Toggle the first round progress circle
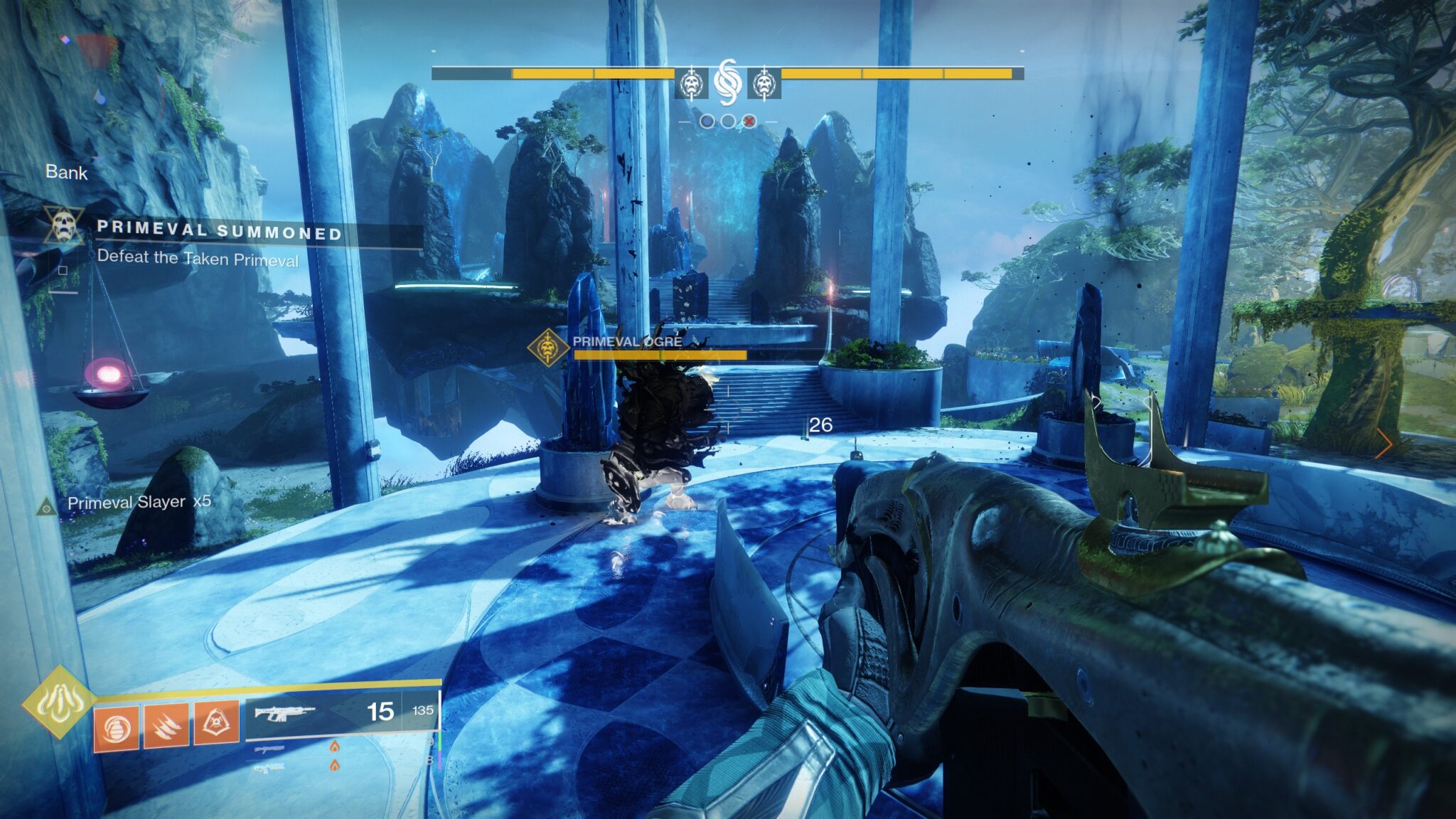1456x819 pixels. [x=708, y=122]
